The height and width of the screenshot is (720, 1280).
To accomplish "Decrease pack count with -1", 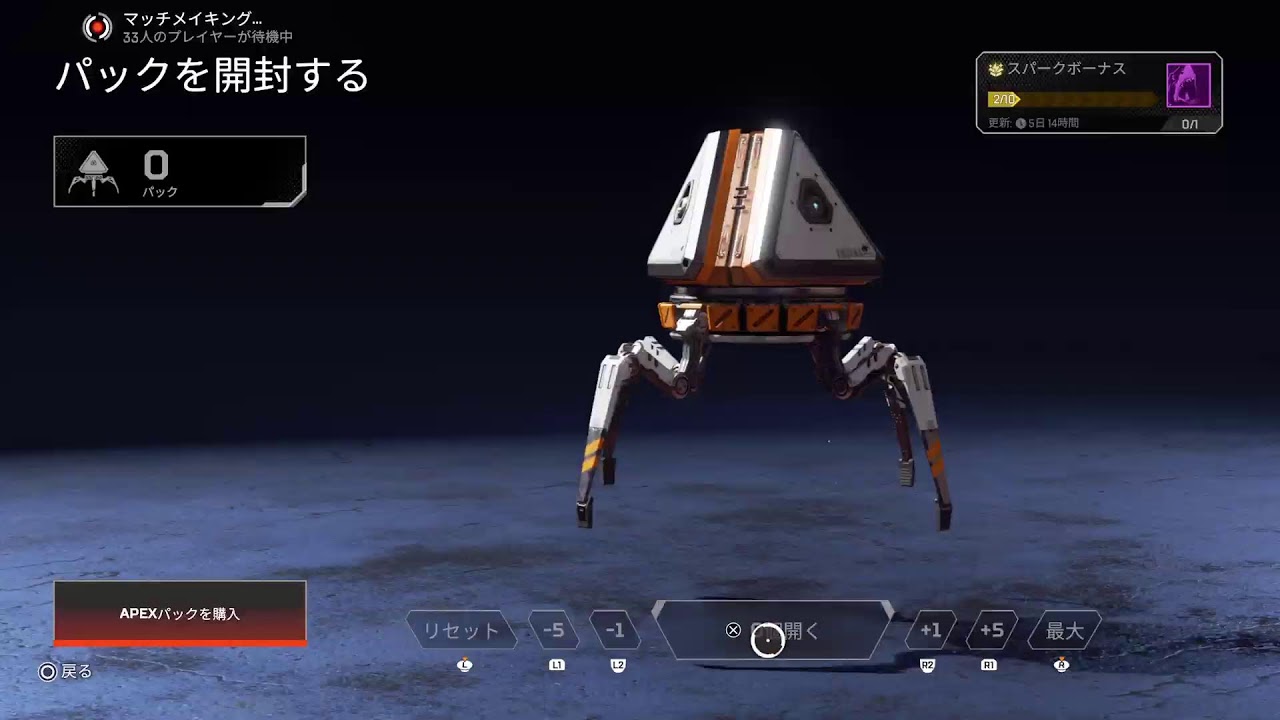I will [x=617, y=629].
